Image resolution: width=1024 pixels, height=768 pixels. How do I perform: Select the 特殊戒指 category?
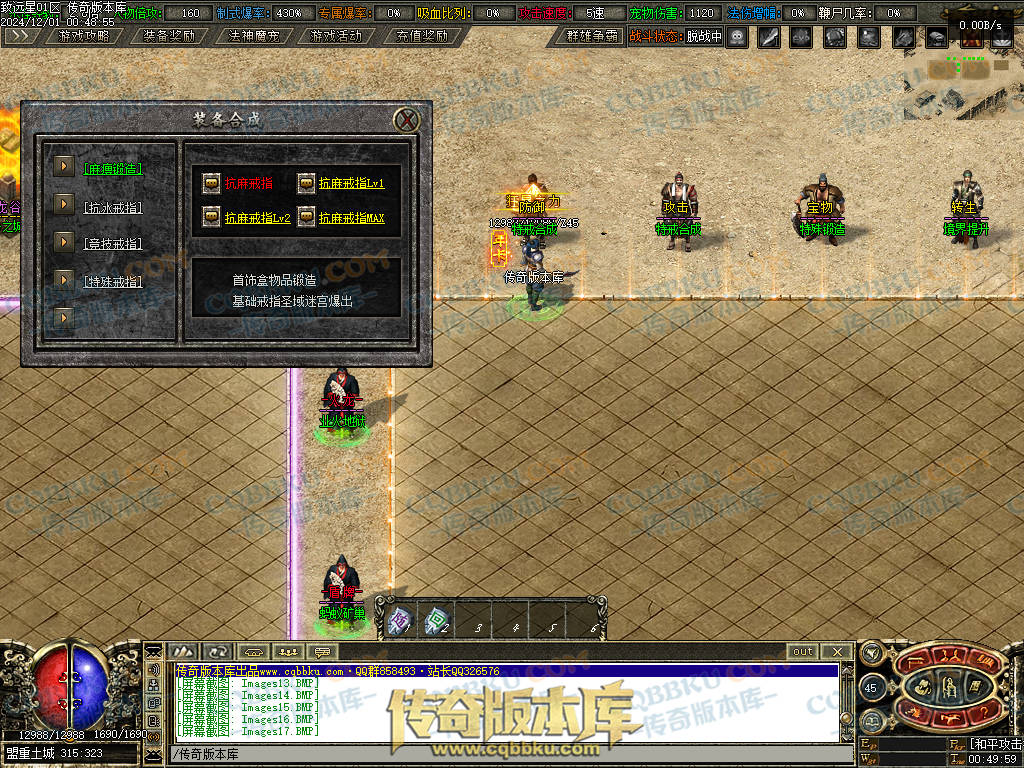click(113, 281)
